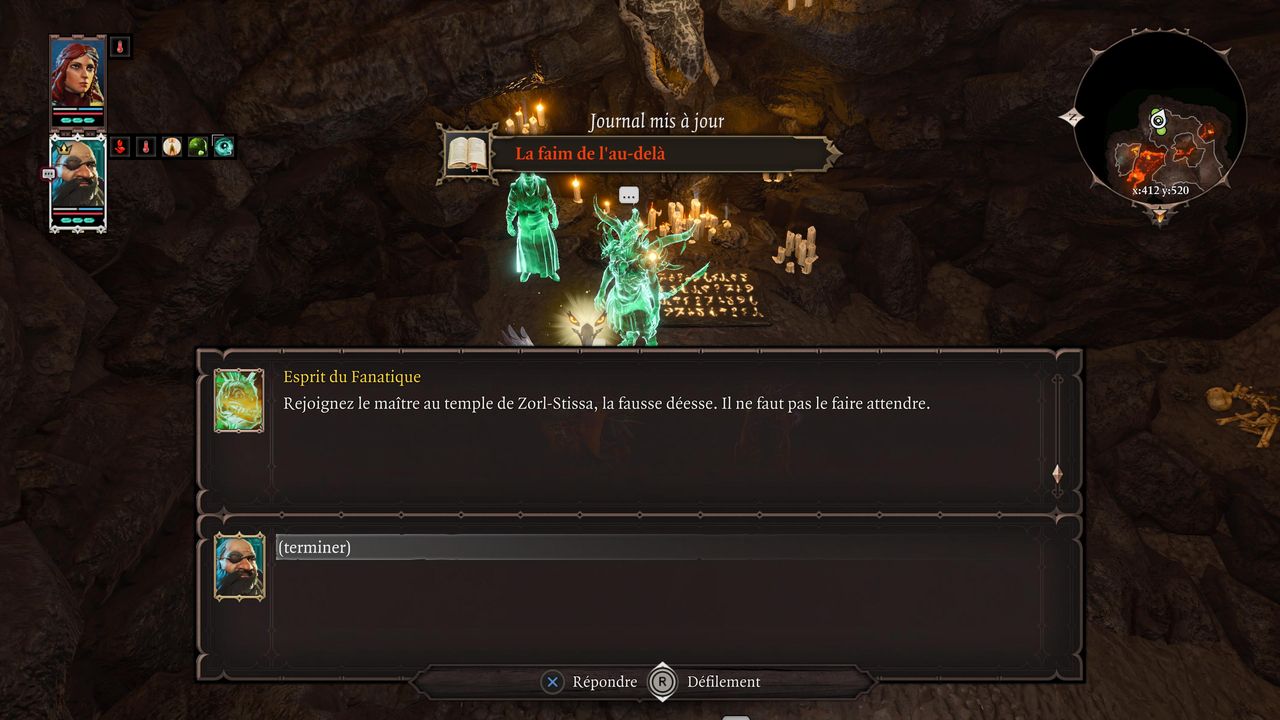Select the eyepatch dwarf party portrait
1280x720 pixels.
point(78,183)
